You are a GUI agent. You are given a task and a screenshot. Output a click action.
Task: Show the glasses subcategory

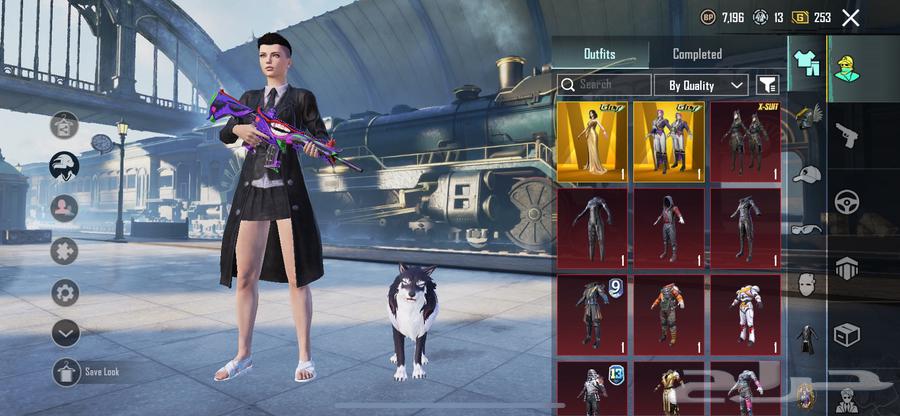coord(806,229)
